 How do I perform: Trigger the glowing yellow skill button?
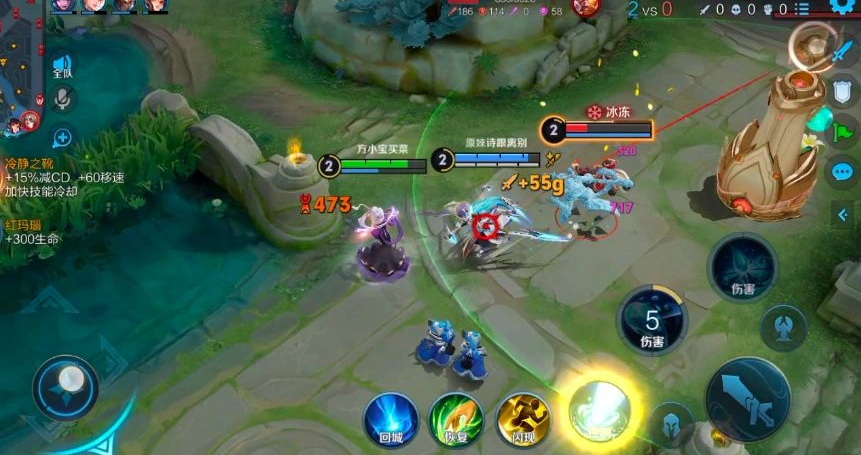(599, 410)
